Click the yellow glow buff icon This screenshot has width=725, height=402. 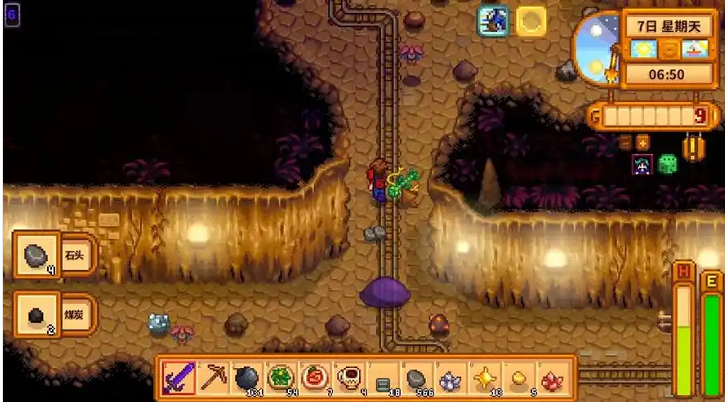coord(531,21)
